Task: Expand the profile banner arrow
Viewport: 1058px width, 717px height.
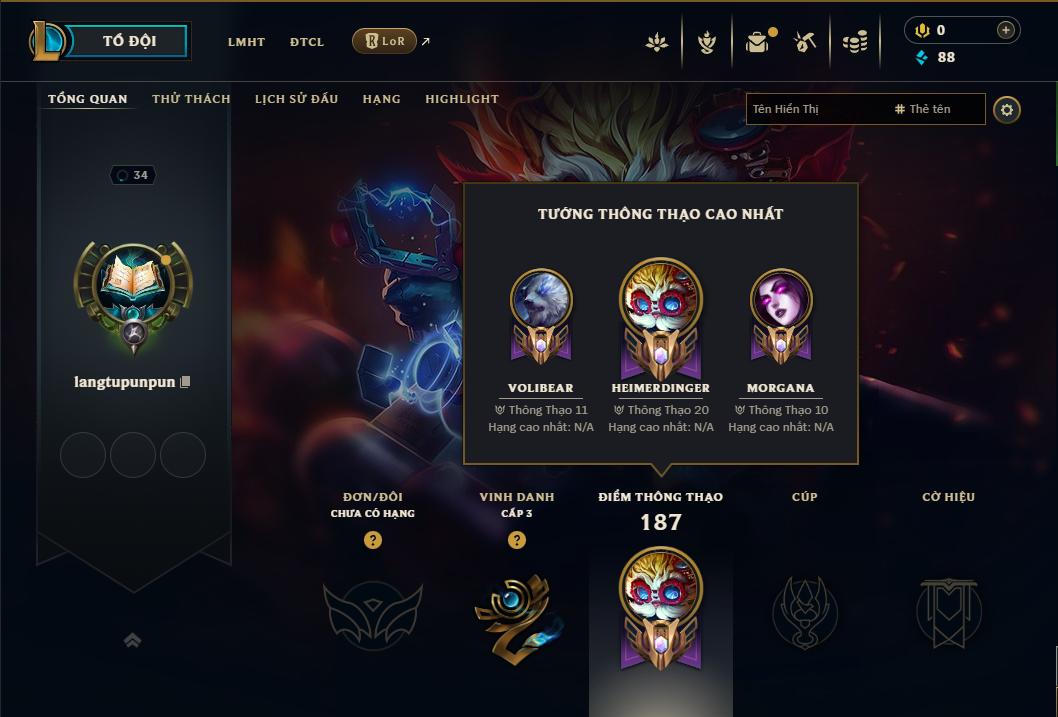Action: tap(132, 640)
